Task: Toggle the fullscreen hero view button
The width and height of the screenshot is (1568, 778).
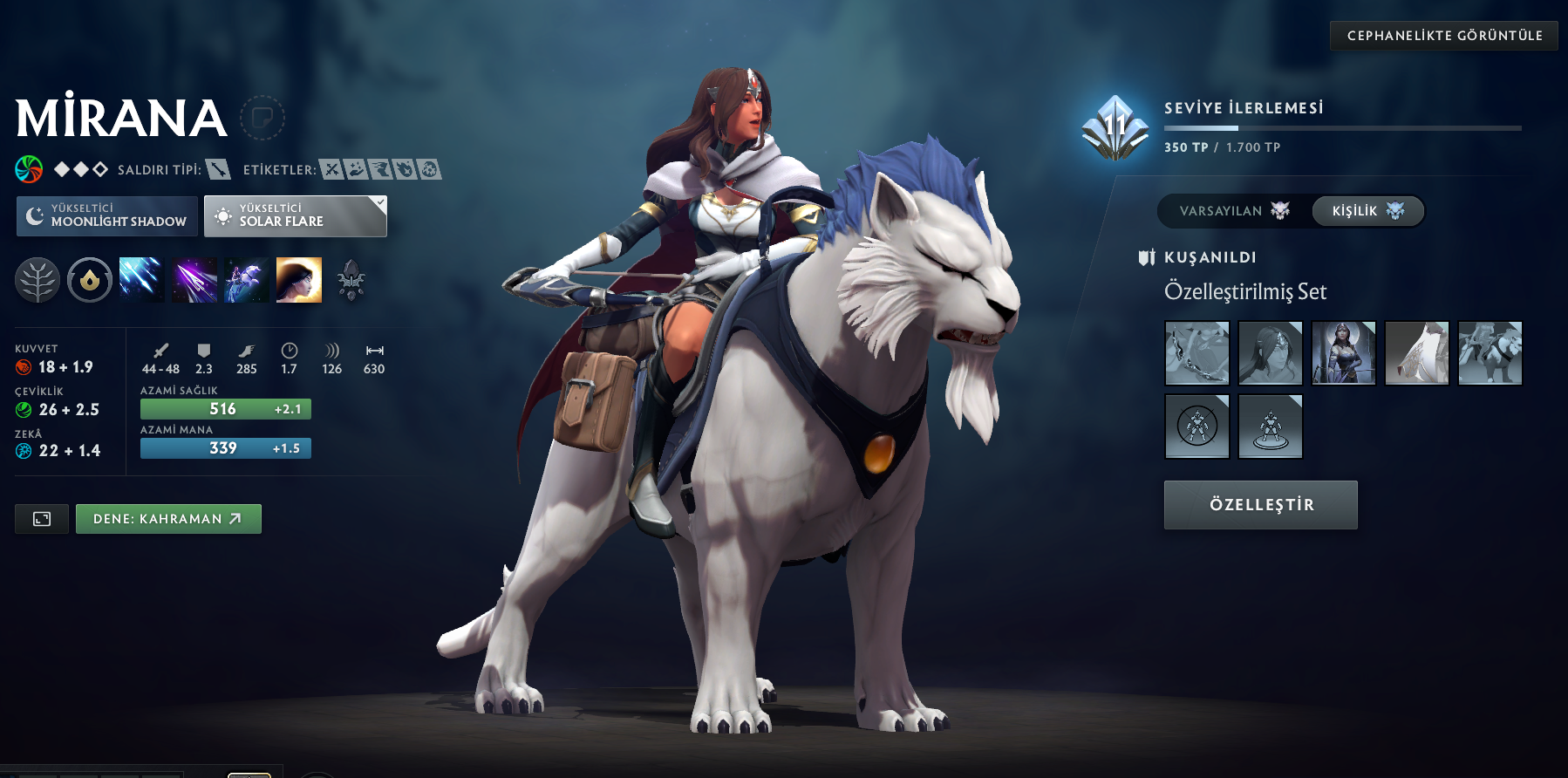Action: (42, 519)
